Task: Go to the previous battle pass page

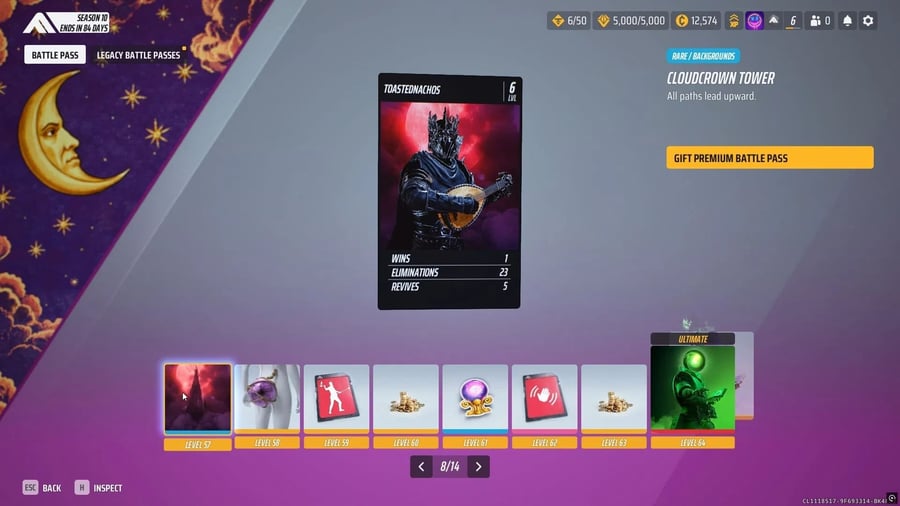Action: (422, 467)
